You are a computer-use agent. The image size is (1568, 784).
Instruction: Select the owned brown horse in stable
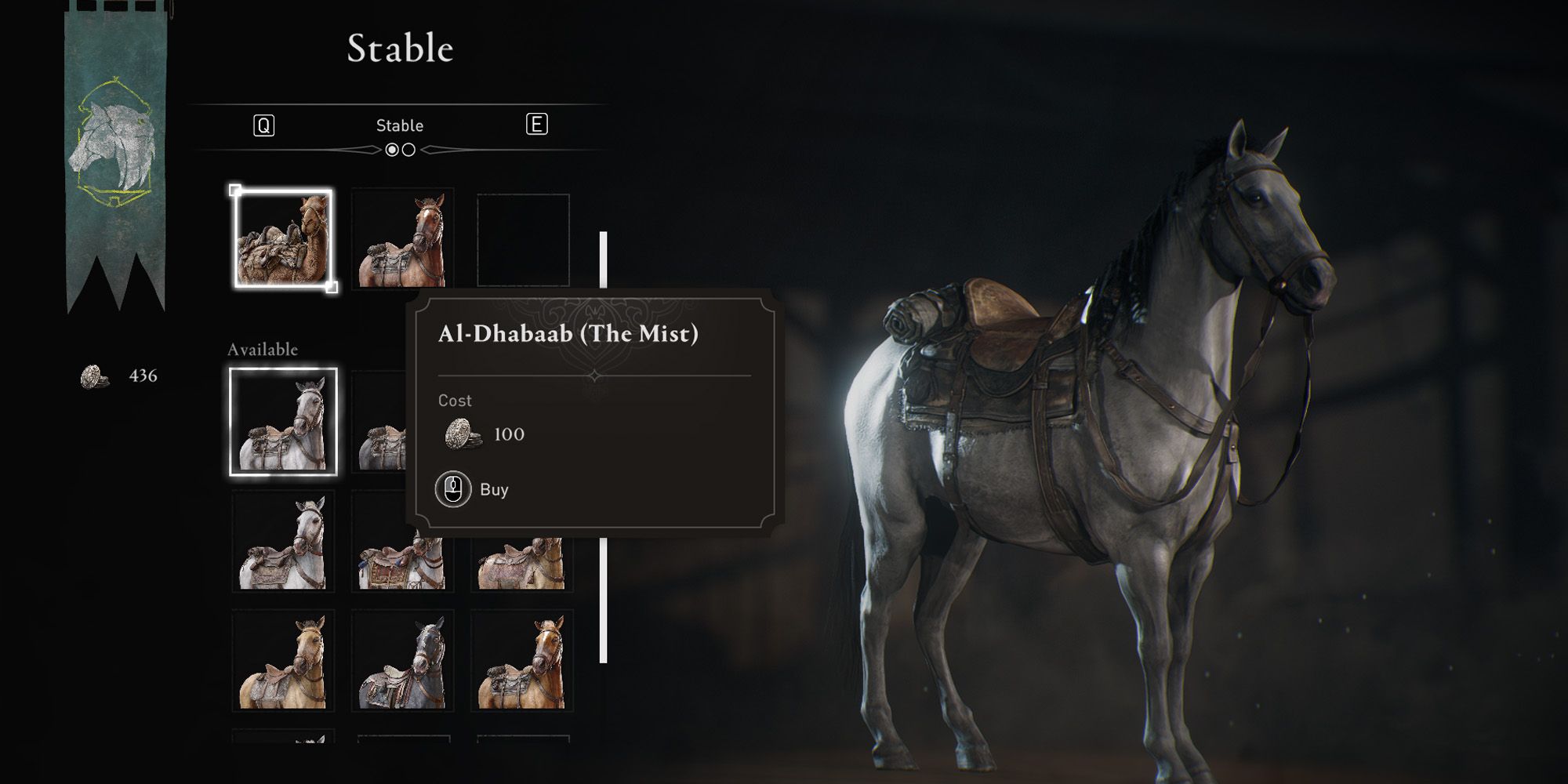402,239
